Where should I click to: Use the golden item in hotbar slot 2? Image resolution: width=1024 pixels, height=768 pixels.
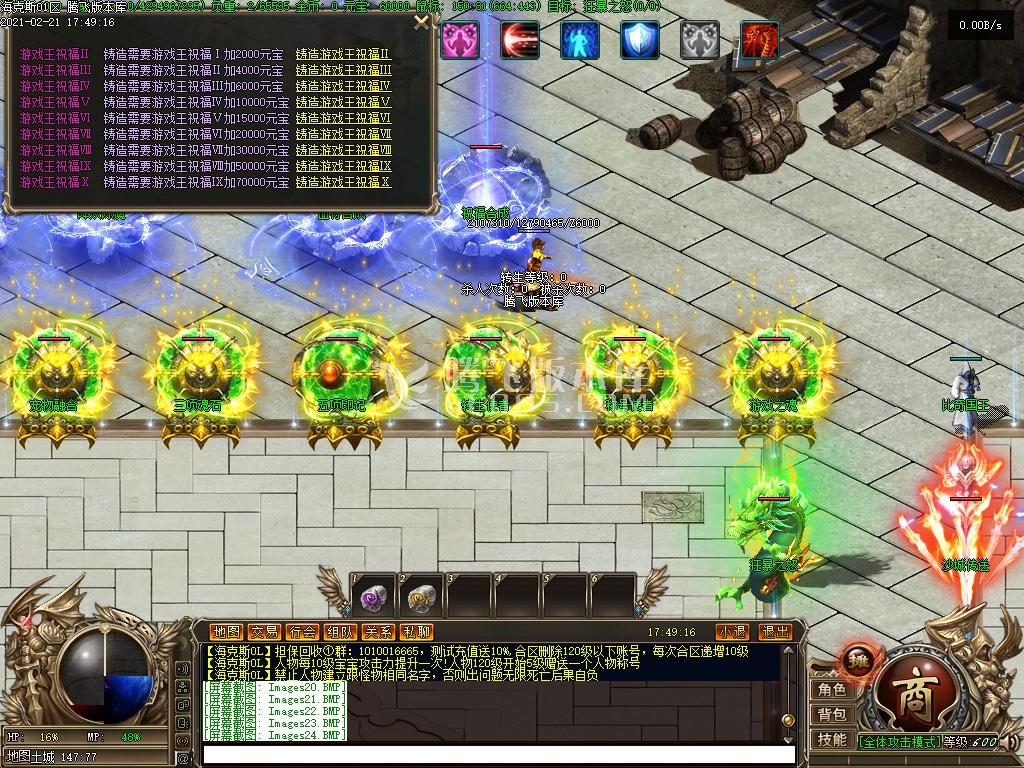(420, 597)
